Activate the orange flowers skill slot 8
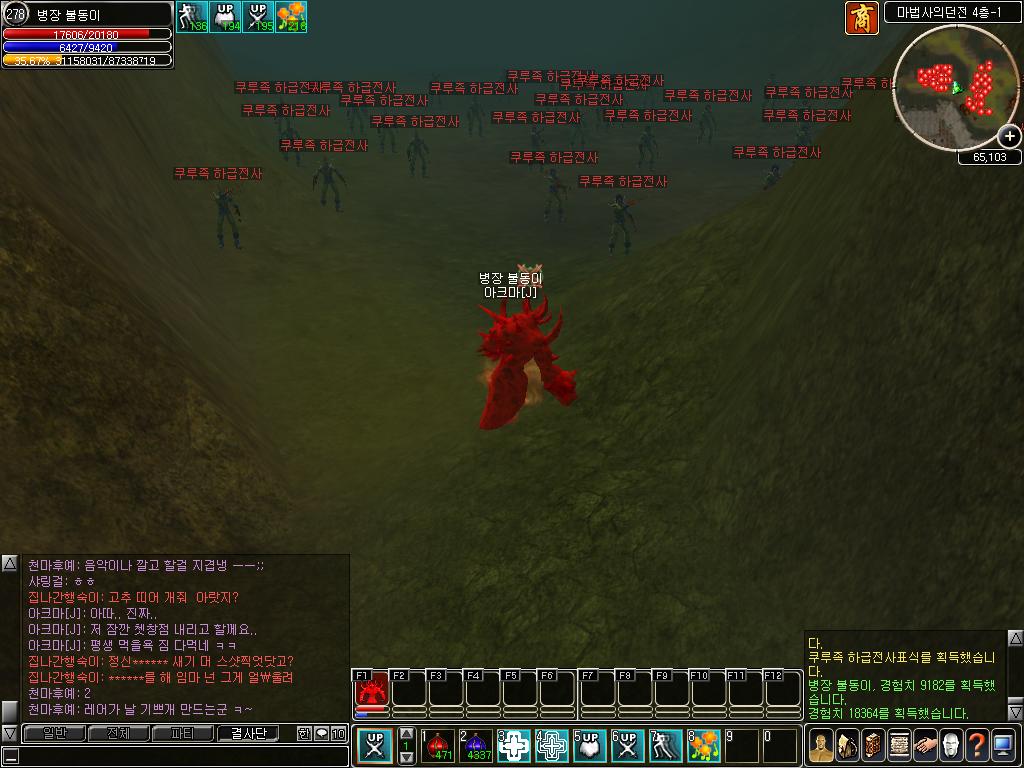The image size is (1024, 768). 704,746
